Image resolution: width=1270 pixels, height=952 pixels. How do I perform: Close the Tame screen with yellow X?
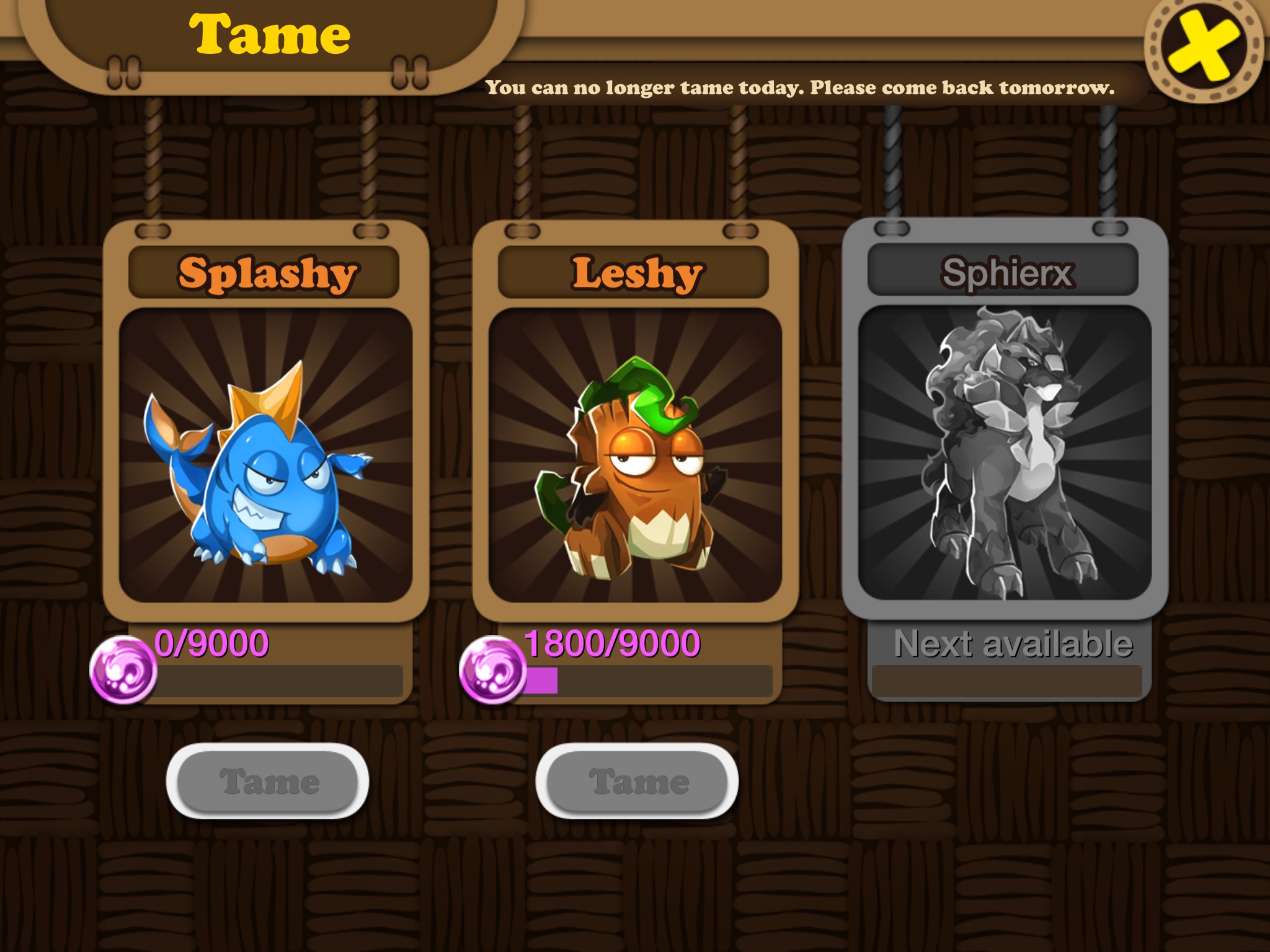[1203, 50]
